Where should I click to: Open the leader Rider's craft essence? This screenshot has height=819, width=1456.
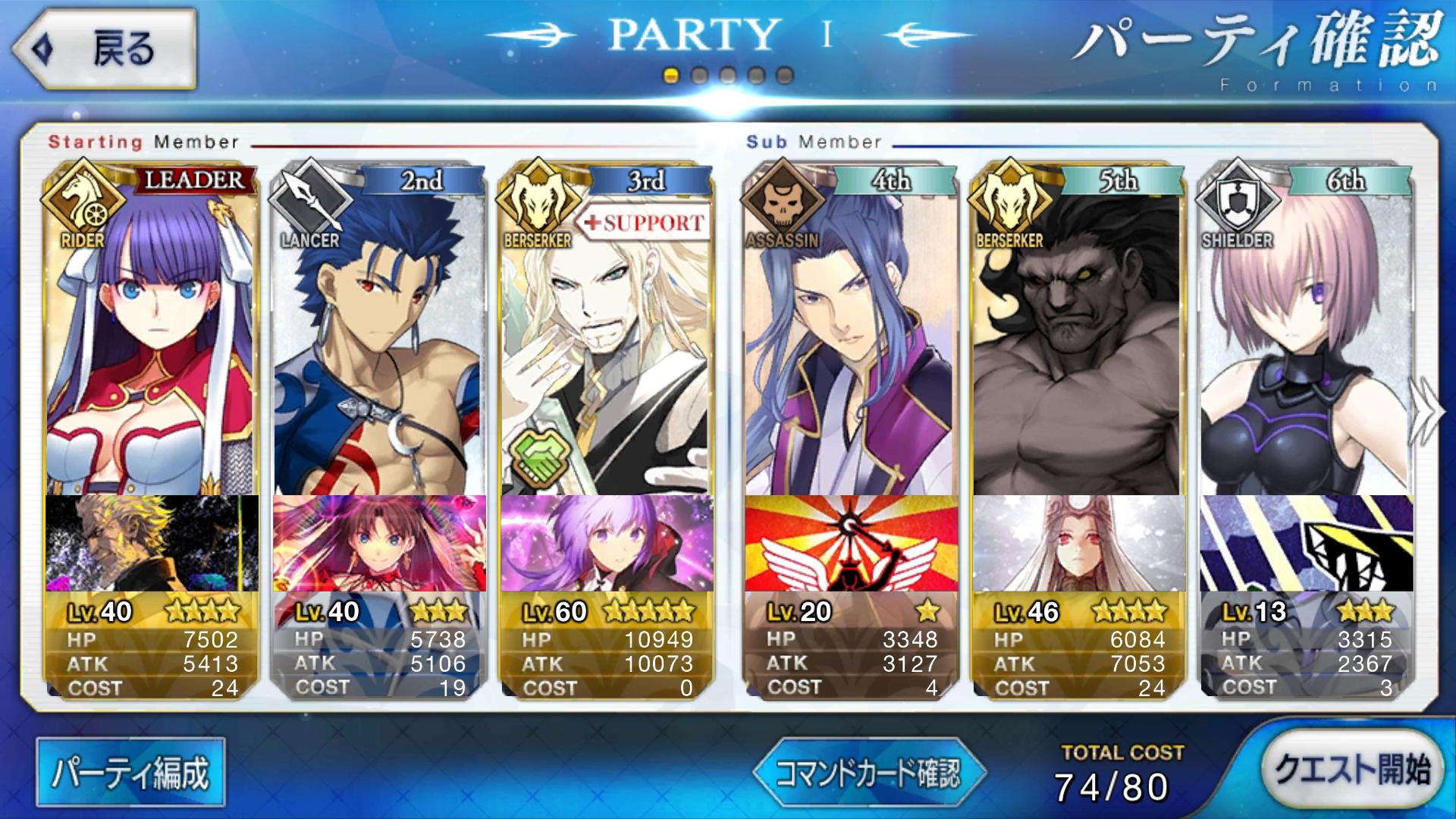point(152,543)
